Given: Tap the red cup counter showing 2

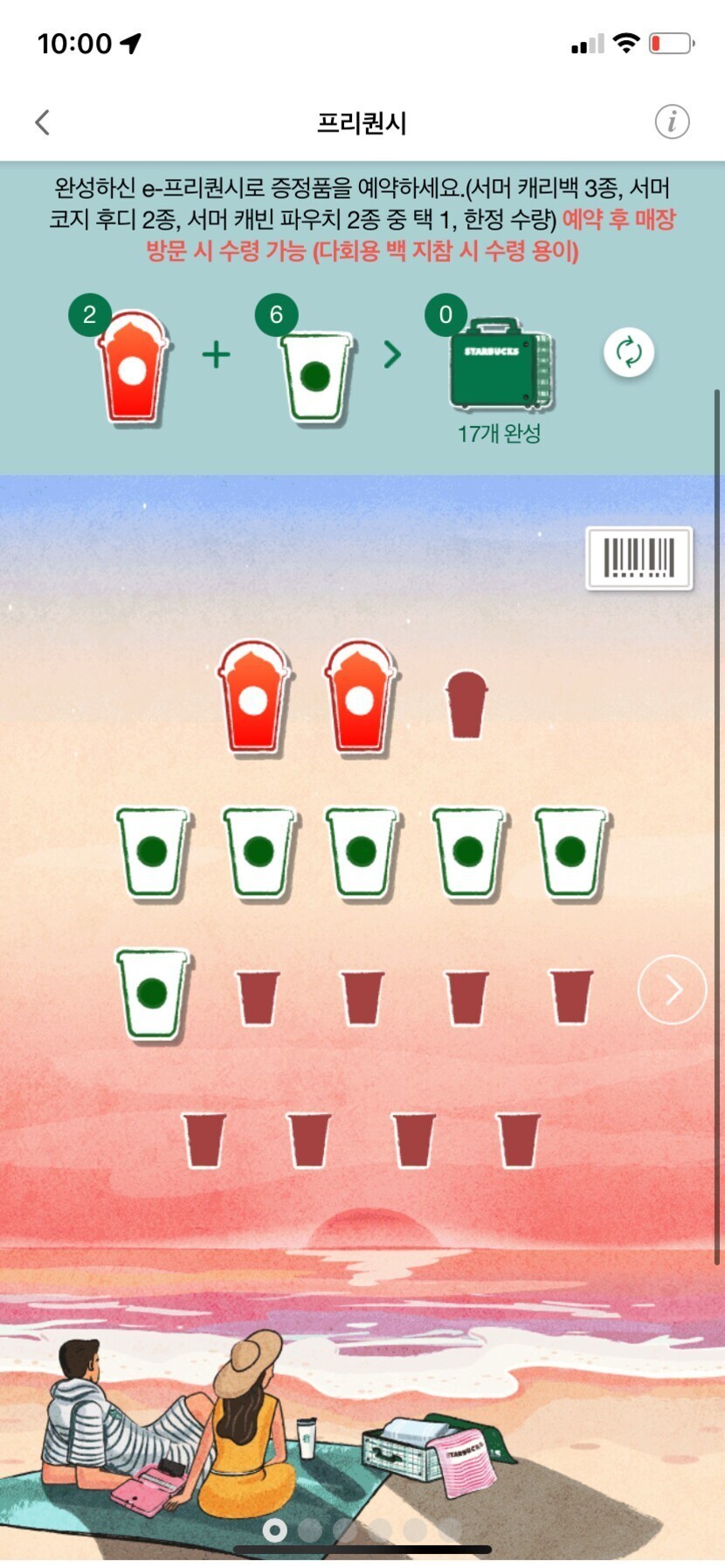Looking at the screenshot, I should [x=89, y=315].
